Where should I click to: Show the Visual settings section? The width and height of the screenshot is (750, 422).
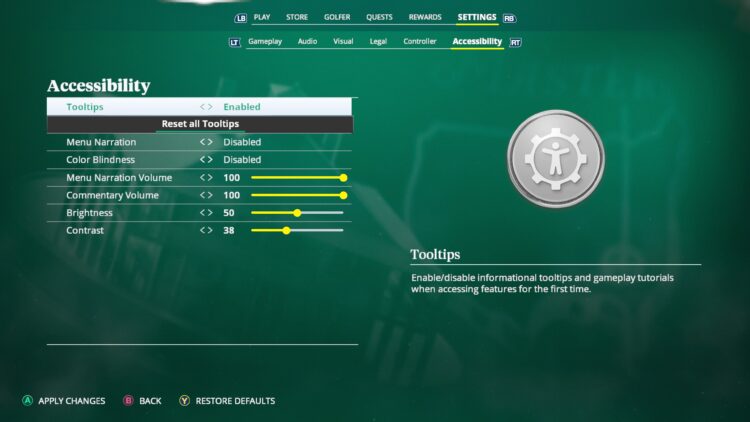pyautogui.click(x=343, y=42)
